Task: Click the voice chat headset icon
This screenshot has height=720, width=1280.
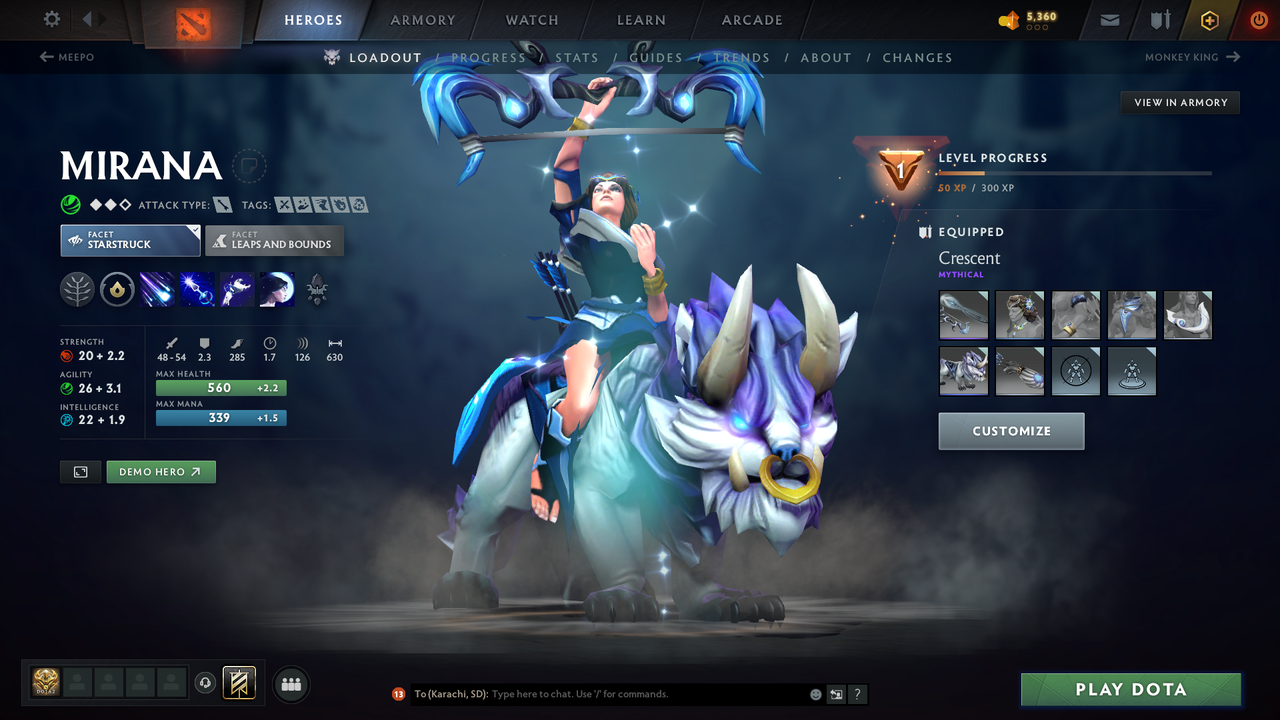Action: 207,683
